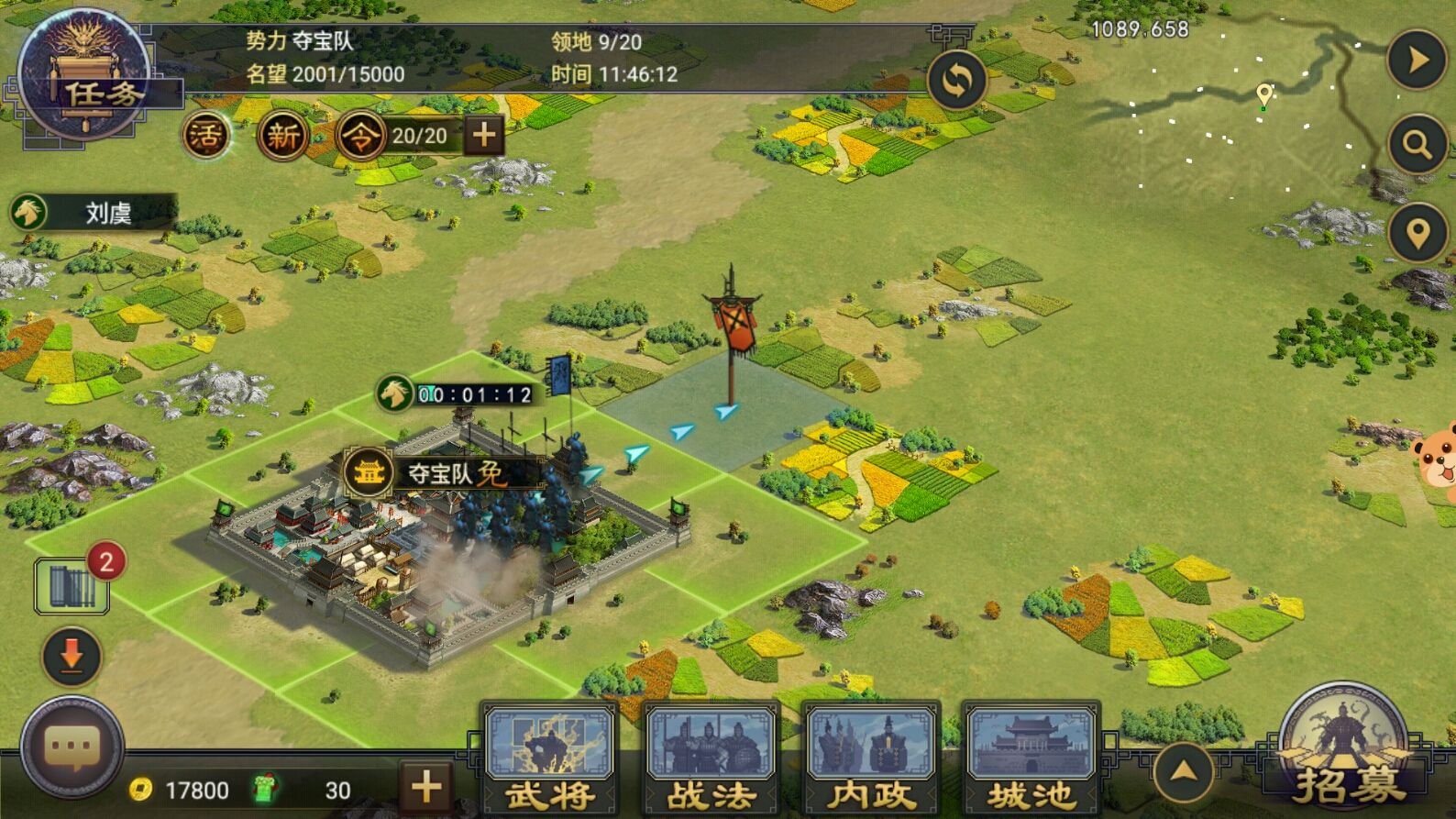Click the play arrow button
The height and width of the screenshot is (819, 1456).
(1417, 61)
